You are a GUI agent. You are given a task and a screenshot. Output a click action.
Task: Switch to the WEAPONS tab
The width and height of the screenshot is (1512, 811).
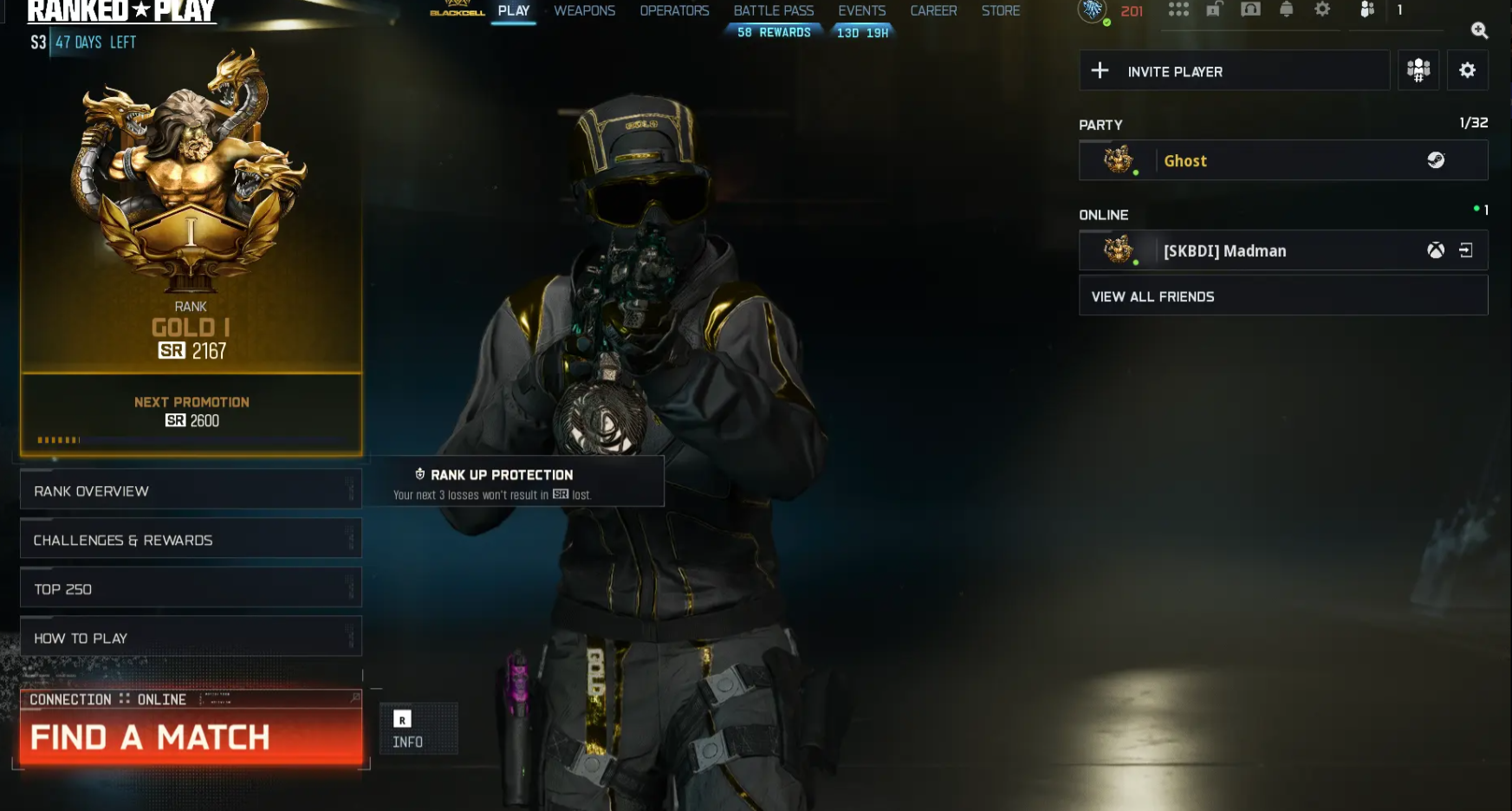(584, 10)
